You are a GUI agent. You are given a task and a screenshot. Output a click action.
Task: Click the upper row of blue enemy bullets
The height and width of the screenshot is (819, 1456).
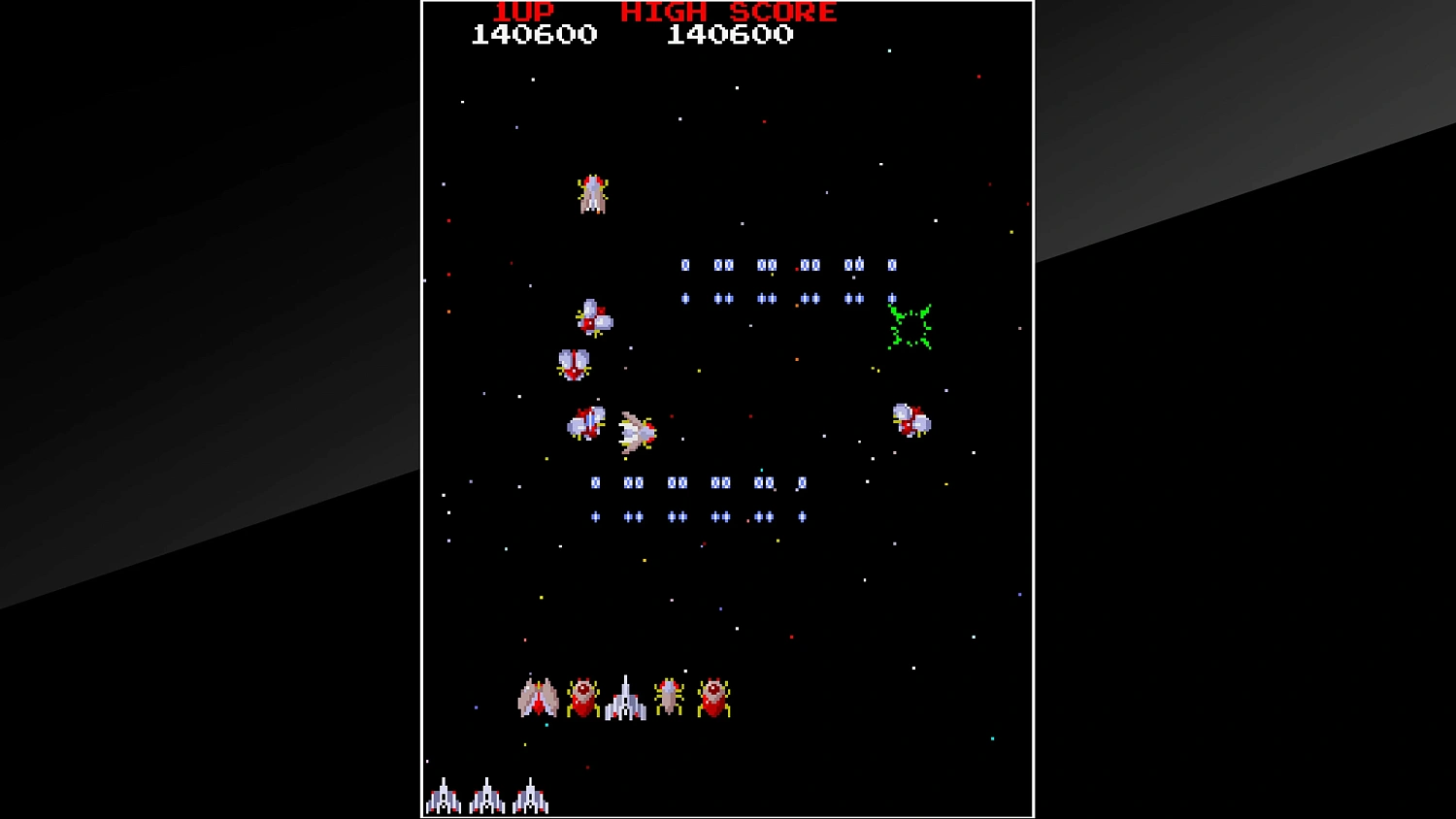[786, 264]
